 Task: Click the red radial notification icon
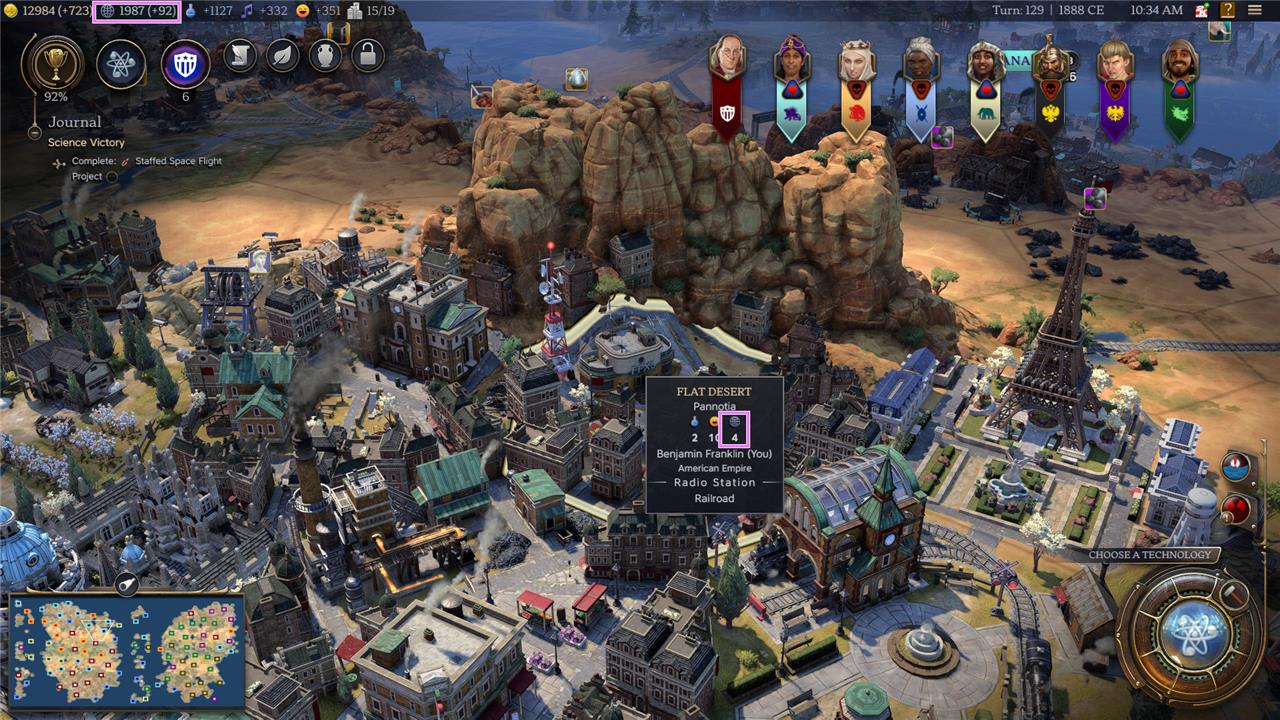(x=1238, y=507)
